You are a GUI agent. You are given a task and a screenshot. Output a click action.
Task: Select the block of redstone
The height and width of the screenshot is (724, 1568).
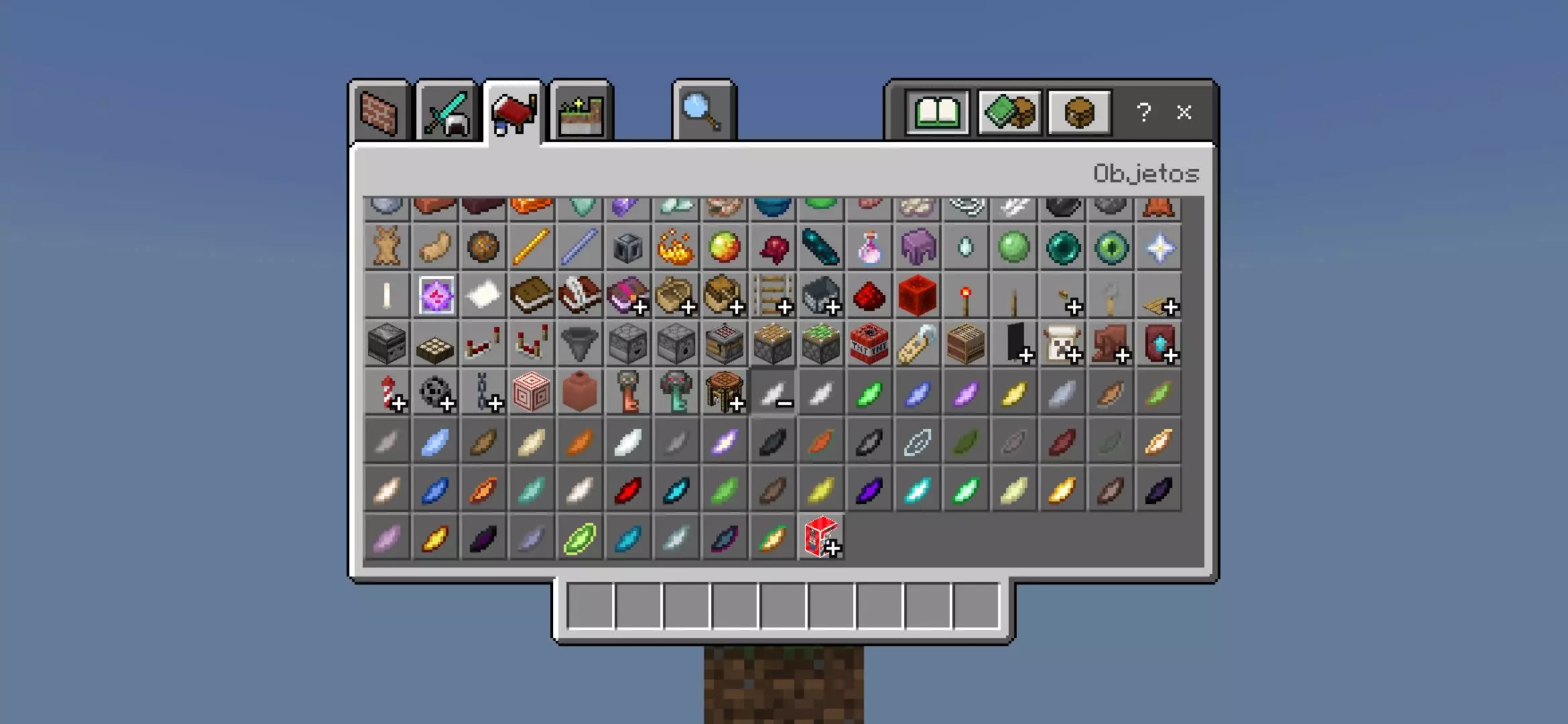[917, 296]
